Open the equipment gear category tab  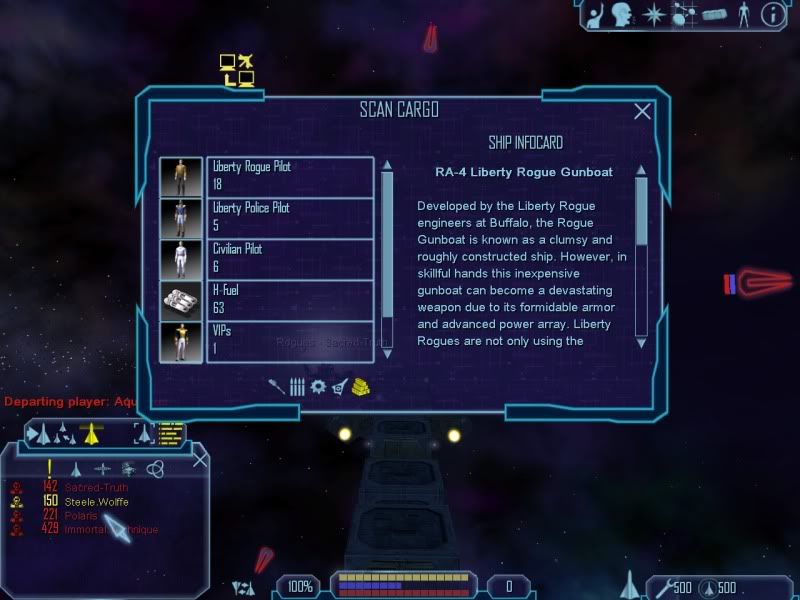318,387
